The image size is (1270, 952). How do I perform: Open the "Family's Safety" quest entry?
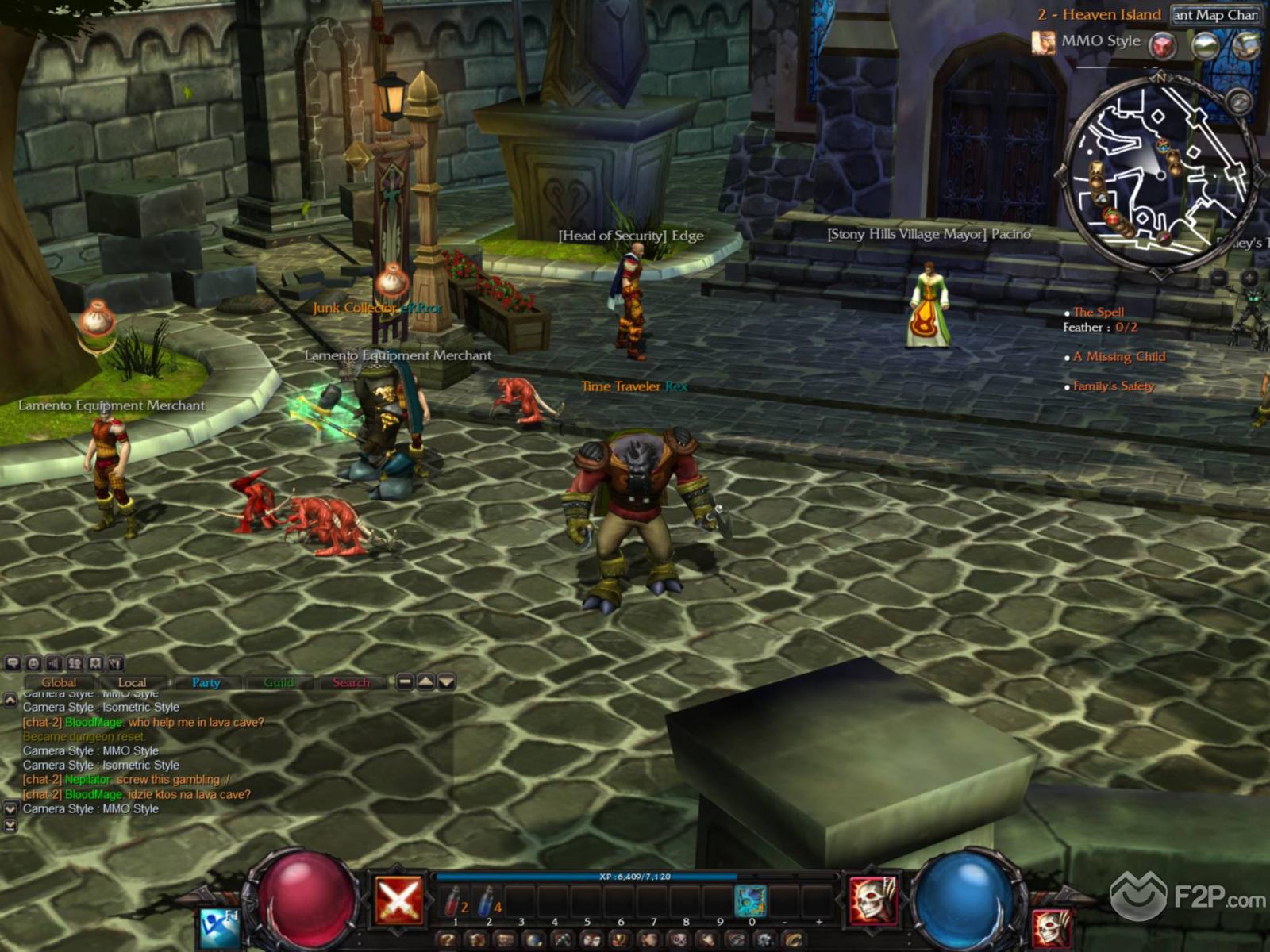1114,386
